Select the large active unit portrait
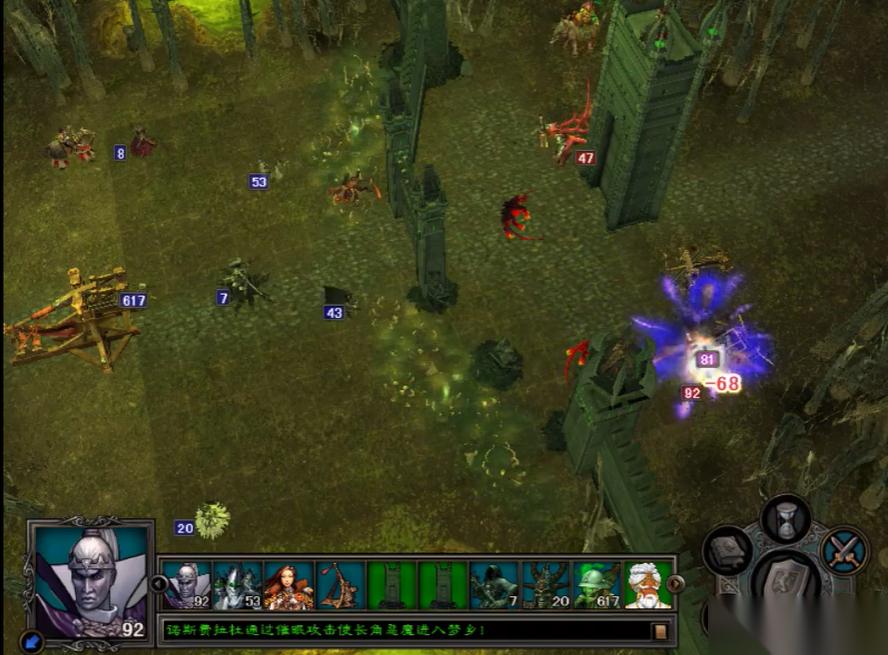 coord(90,580)
